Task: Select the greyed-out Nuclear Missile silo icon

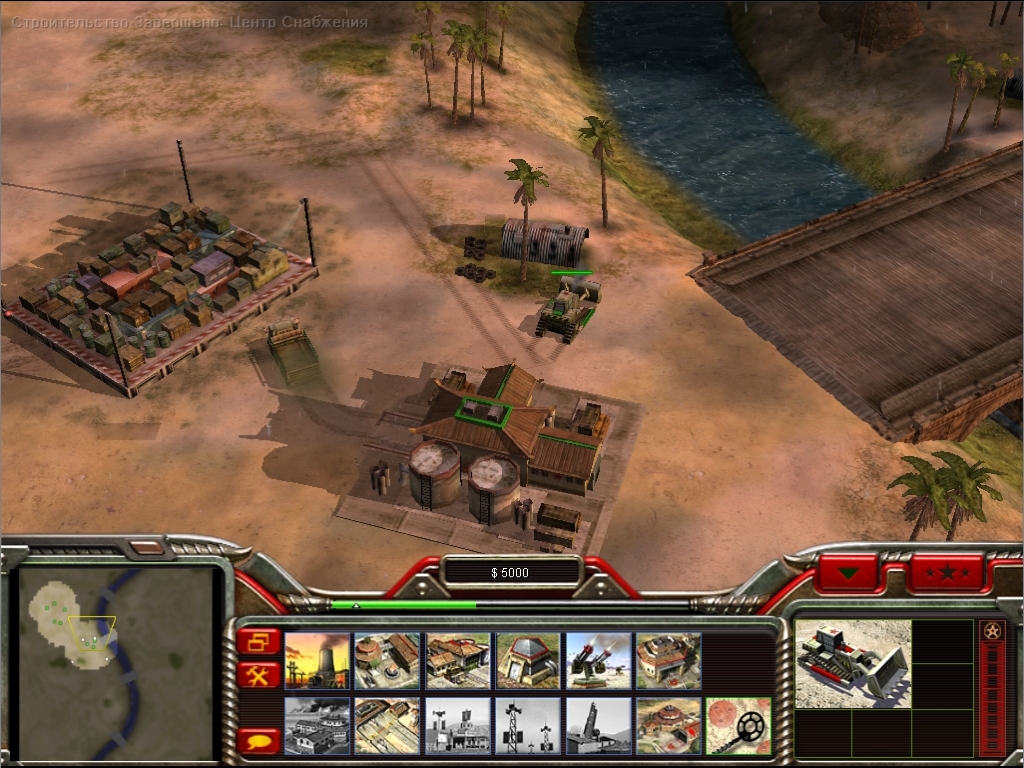Action: point(598,725)
